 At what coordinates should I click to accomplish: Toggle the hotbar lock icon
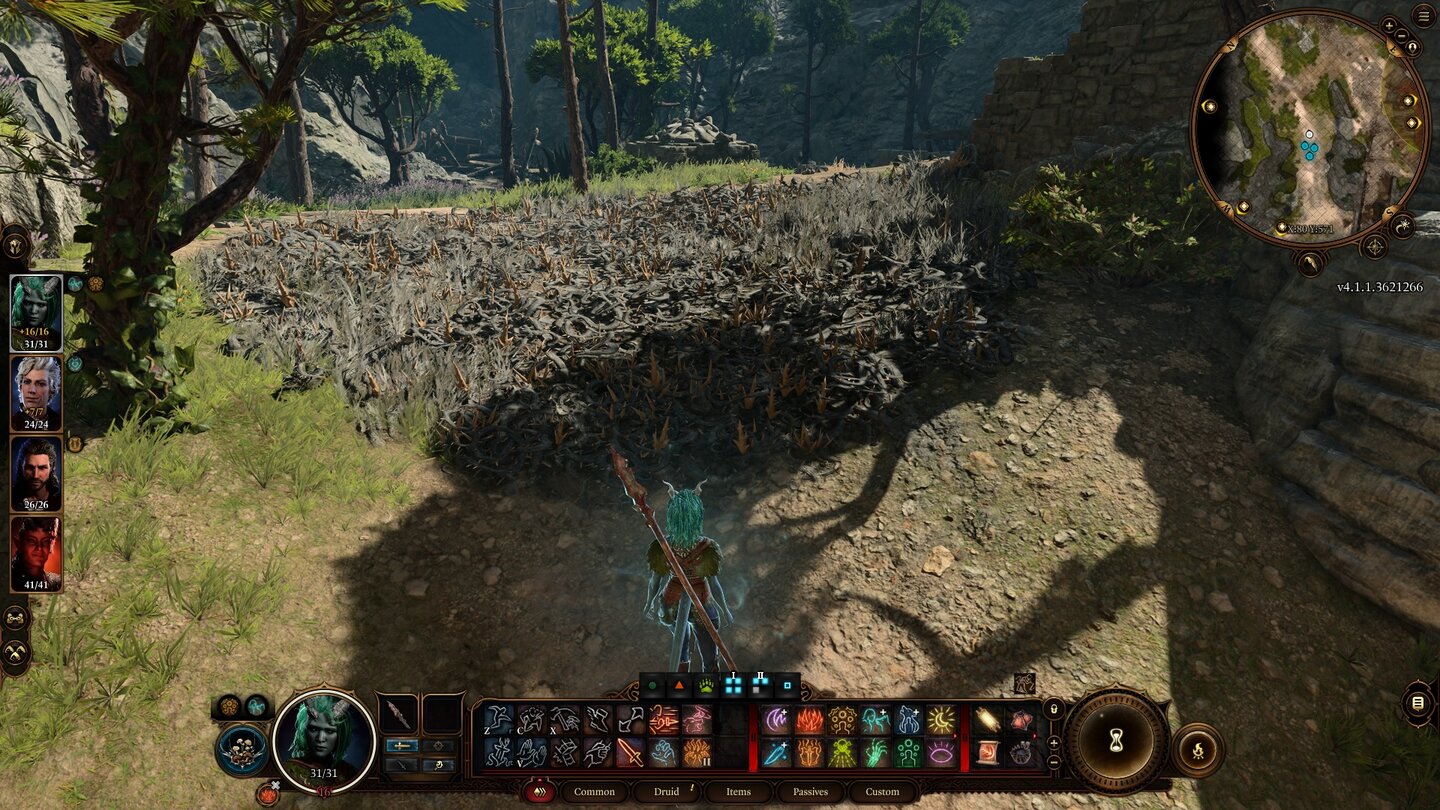pyautogui.click(x=1052, y=709)
